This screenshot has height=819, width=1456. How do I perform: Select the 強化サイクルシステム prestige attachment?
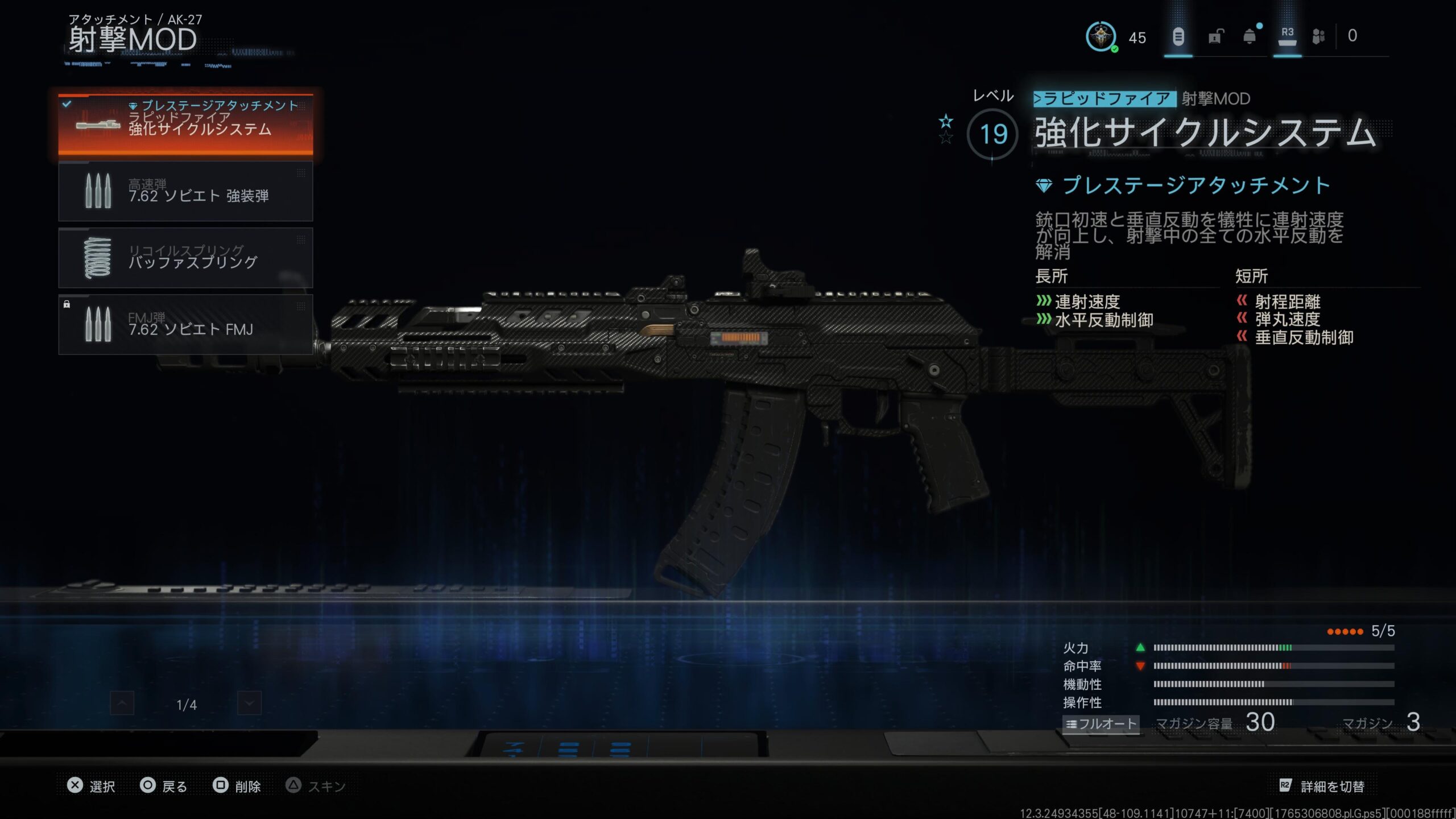pos(185,123)
